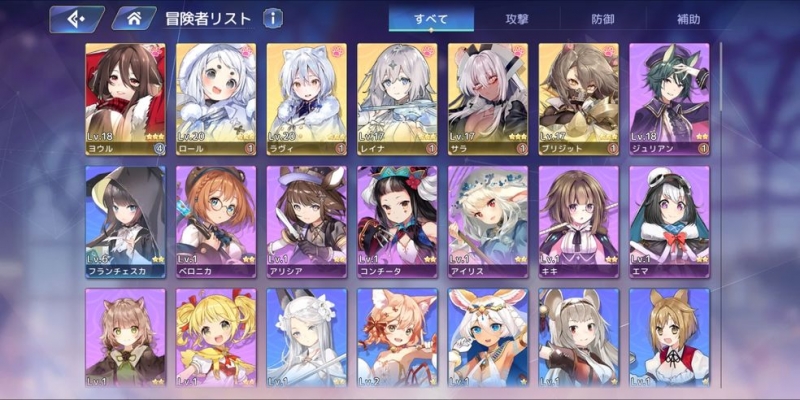Show the 防御 category
Viewport: 800px width, 400px height.
coord(603,19)
